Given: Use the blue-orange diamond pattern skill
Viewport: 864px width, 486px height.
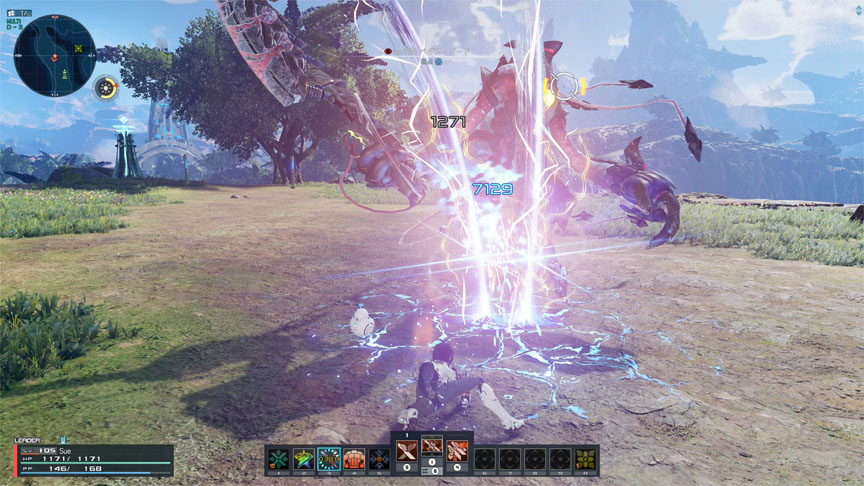Looking at the screenshot, I should (379, 459).
